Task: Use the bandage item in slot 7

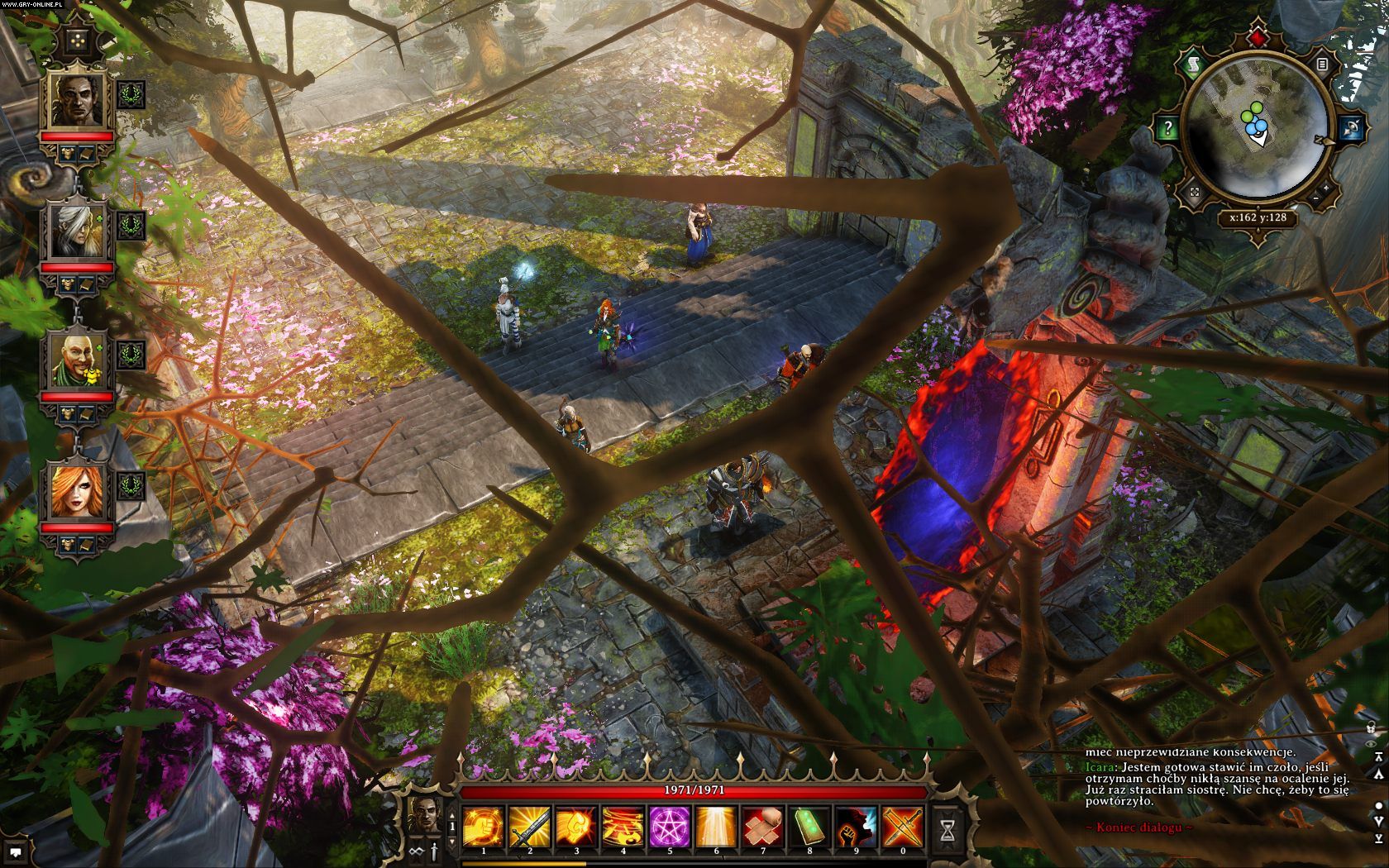Action: point(762,826)
